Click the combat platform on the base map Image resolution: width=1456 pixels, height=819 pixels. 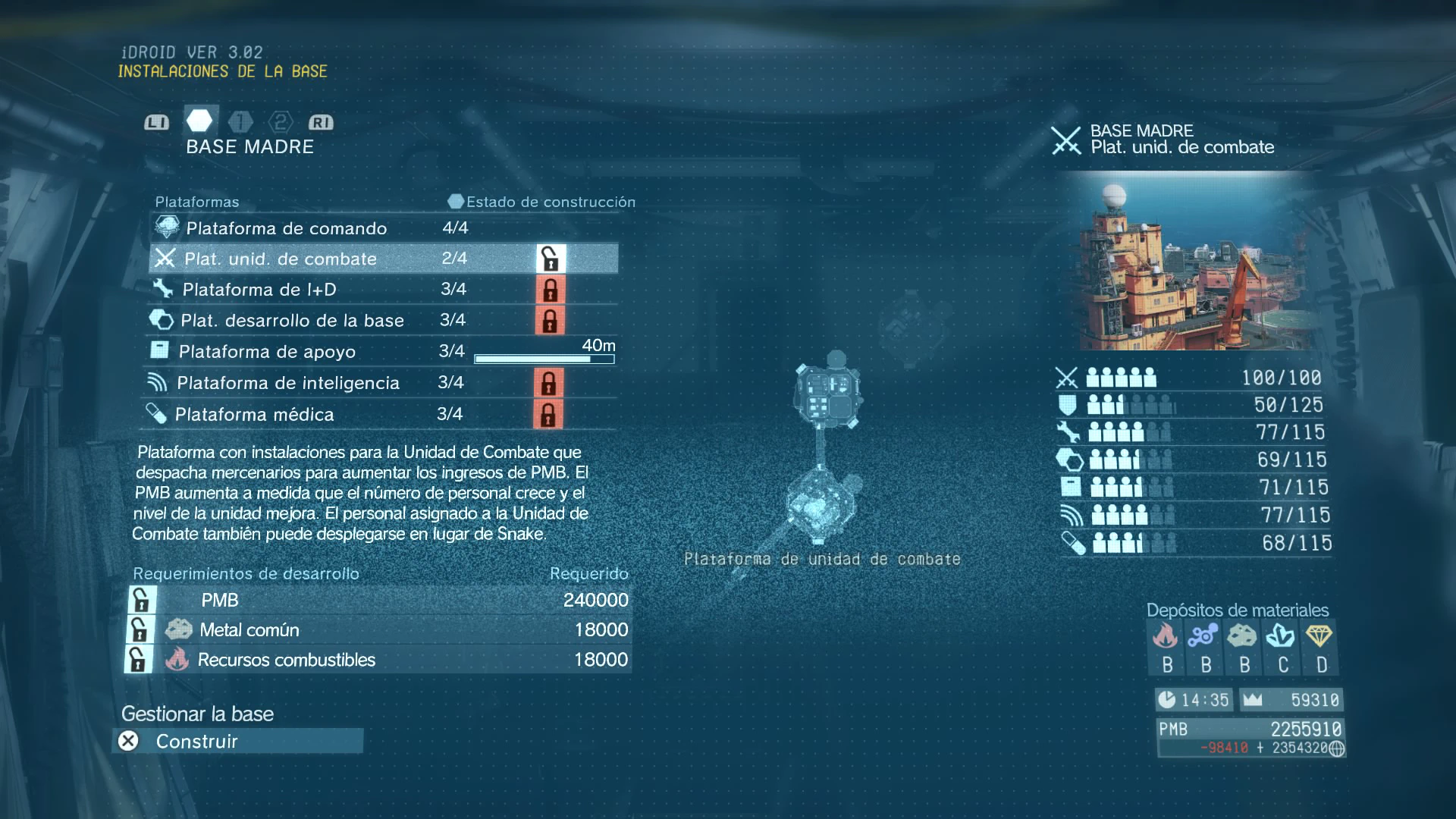(821, 504)
